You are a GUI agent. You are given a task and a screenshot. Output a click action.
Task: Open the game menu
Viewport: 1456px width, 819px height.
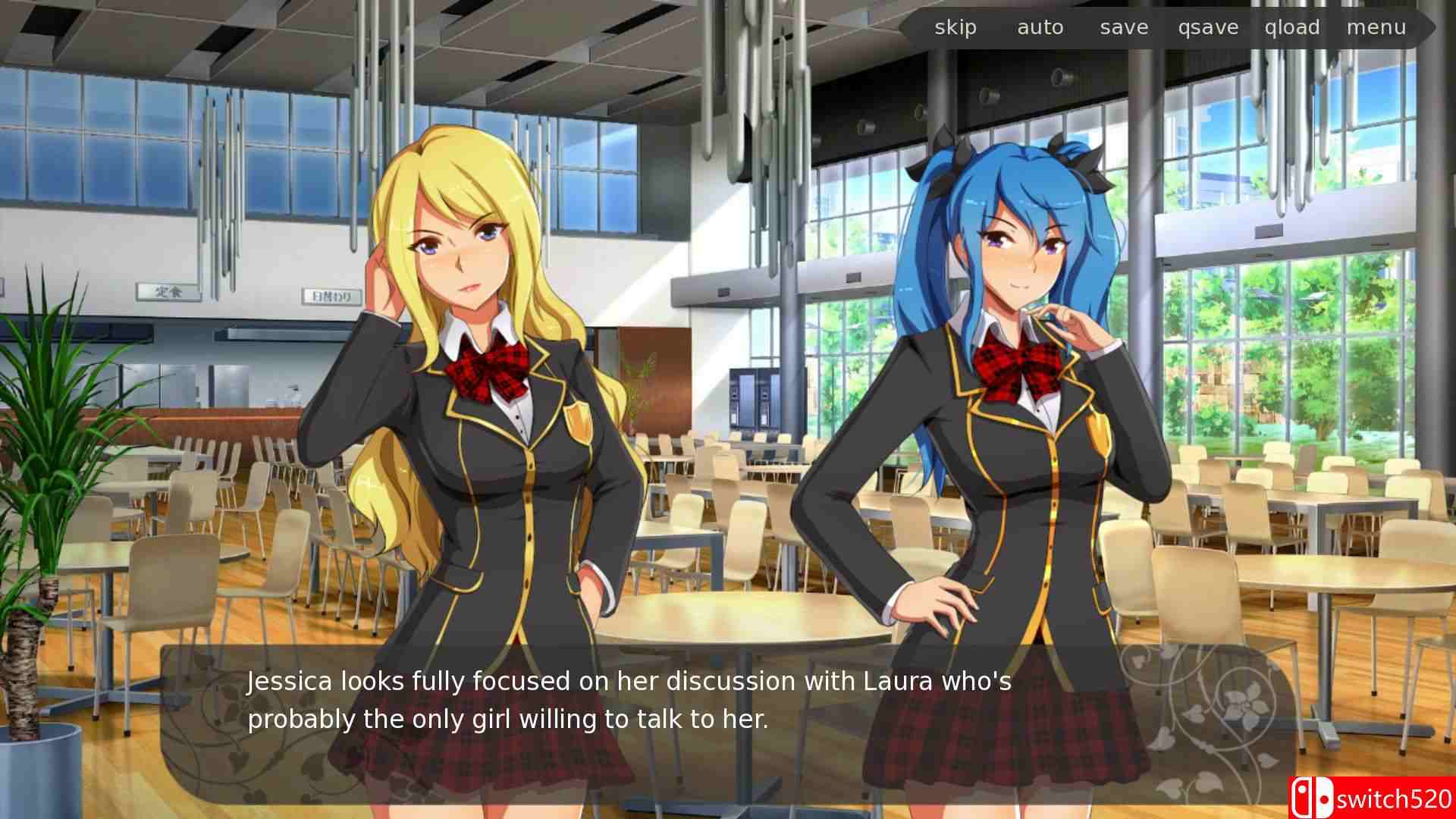1377,27
